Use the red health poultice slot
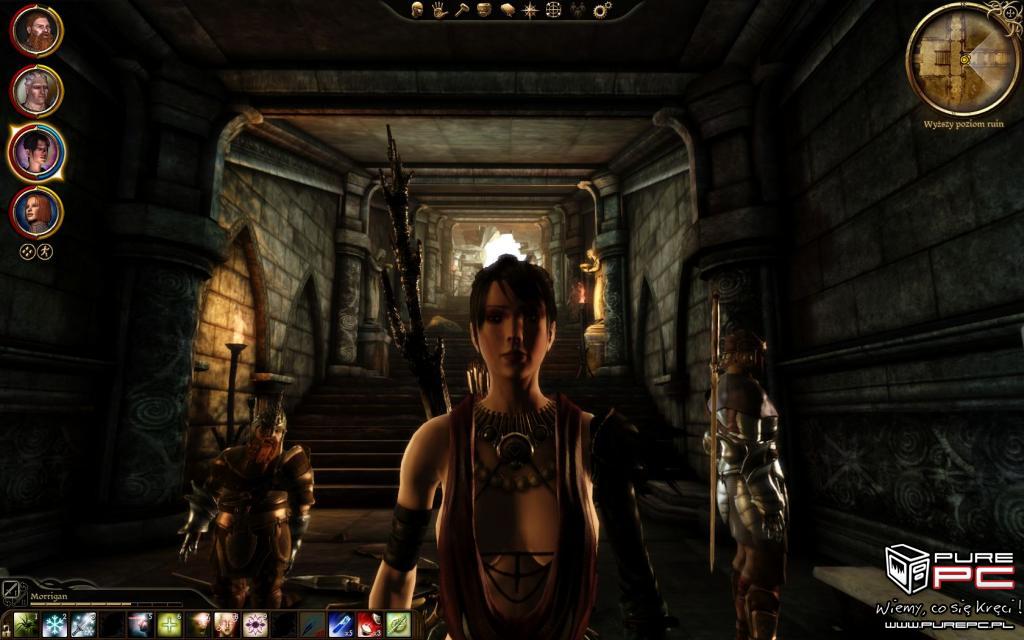Image resolution: width=1024 pixels, height=640 pixels. click(x=371, y=624)
